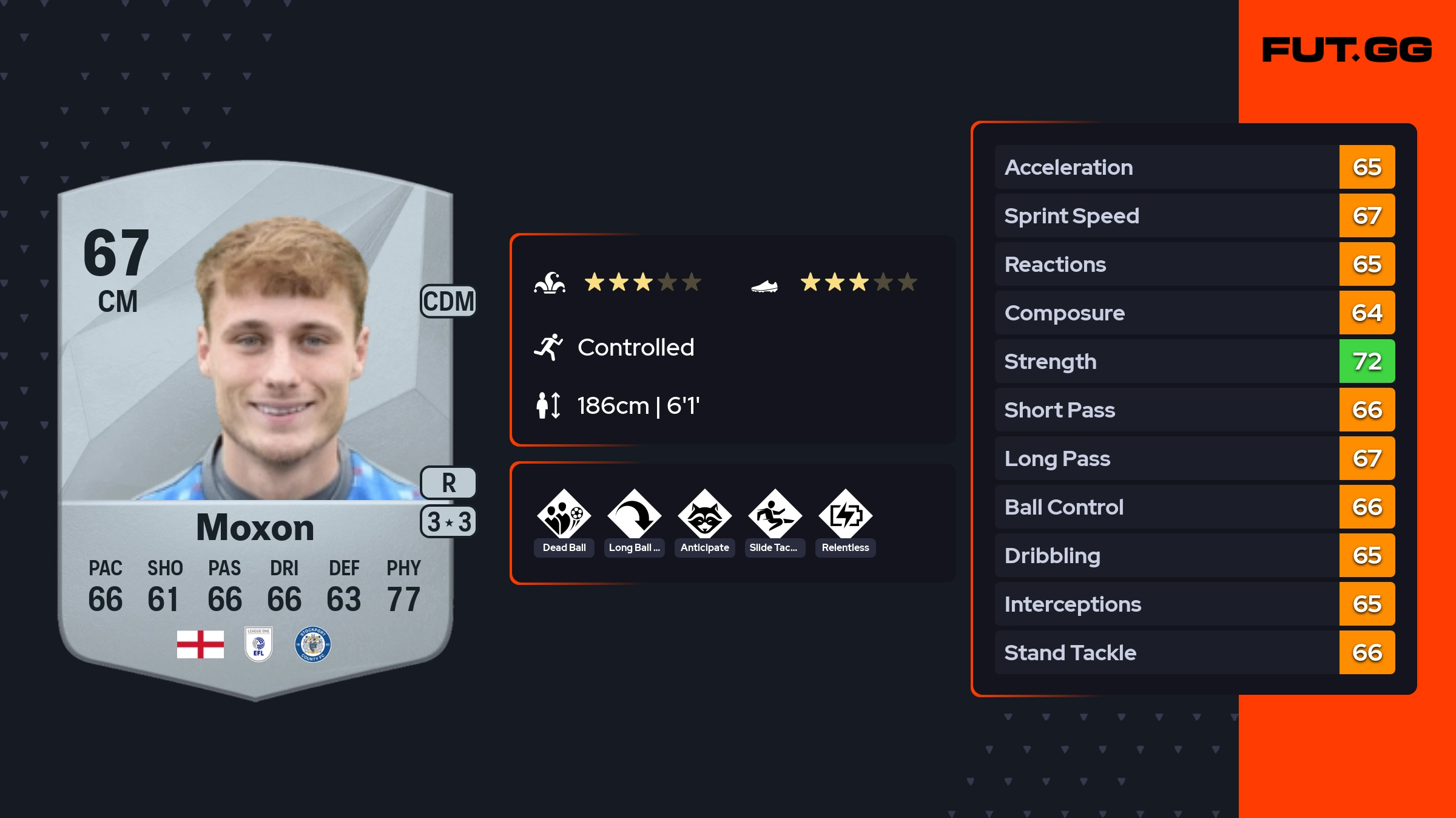Screen dimensions: 1456x818
Task: Choose the Long Ball playstyle icon
Action: [634, 515]
